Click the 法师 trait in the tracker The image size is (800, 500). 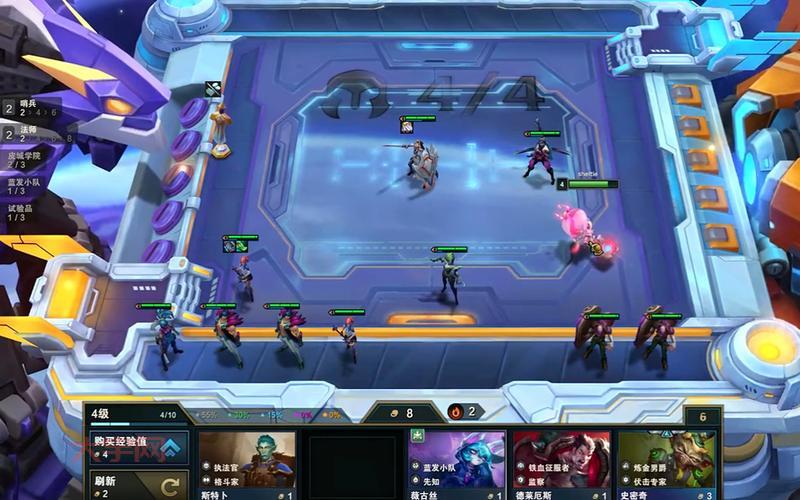pos(30,133)
